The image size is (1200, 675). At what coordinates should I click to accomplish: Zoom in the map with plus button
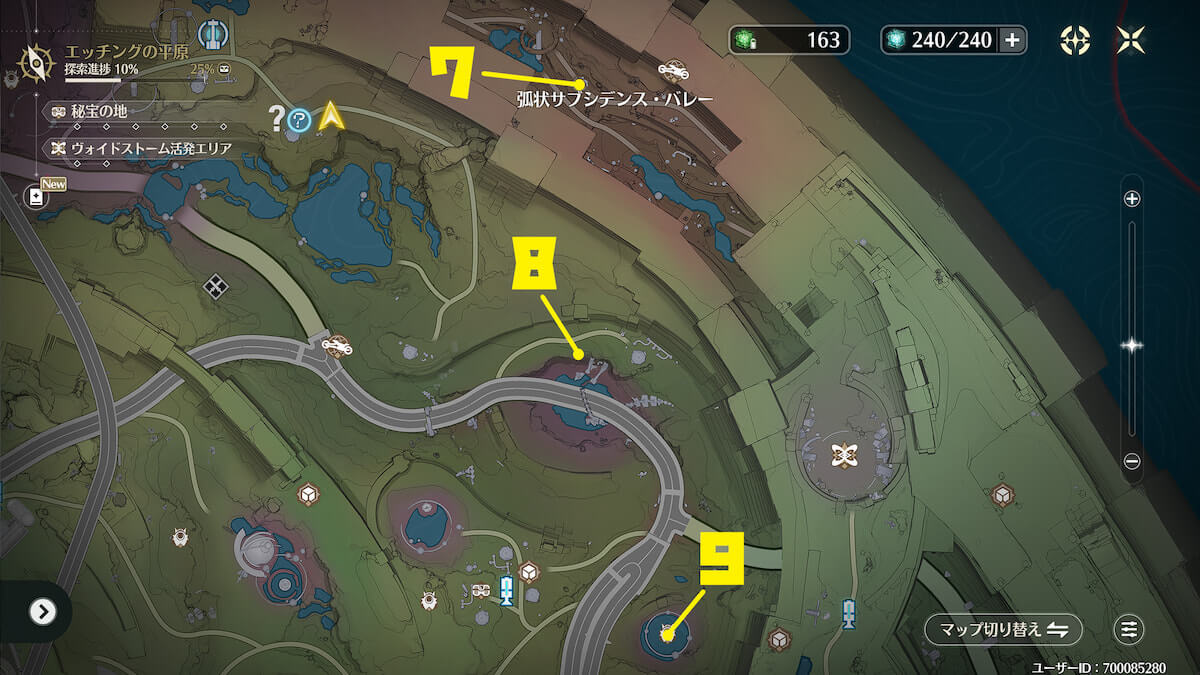pos(1132,199)
